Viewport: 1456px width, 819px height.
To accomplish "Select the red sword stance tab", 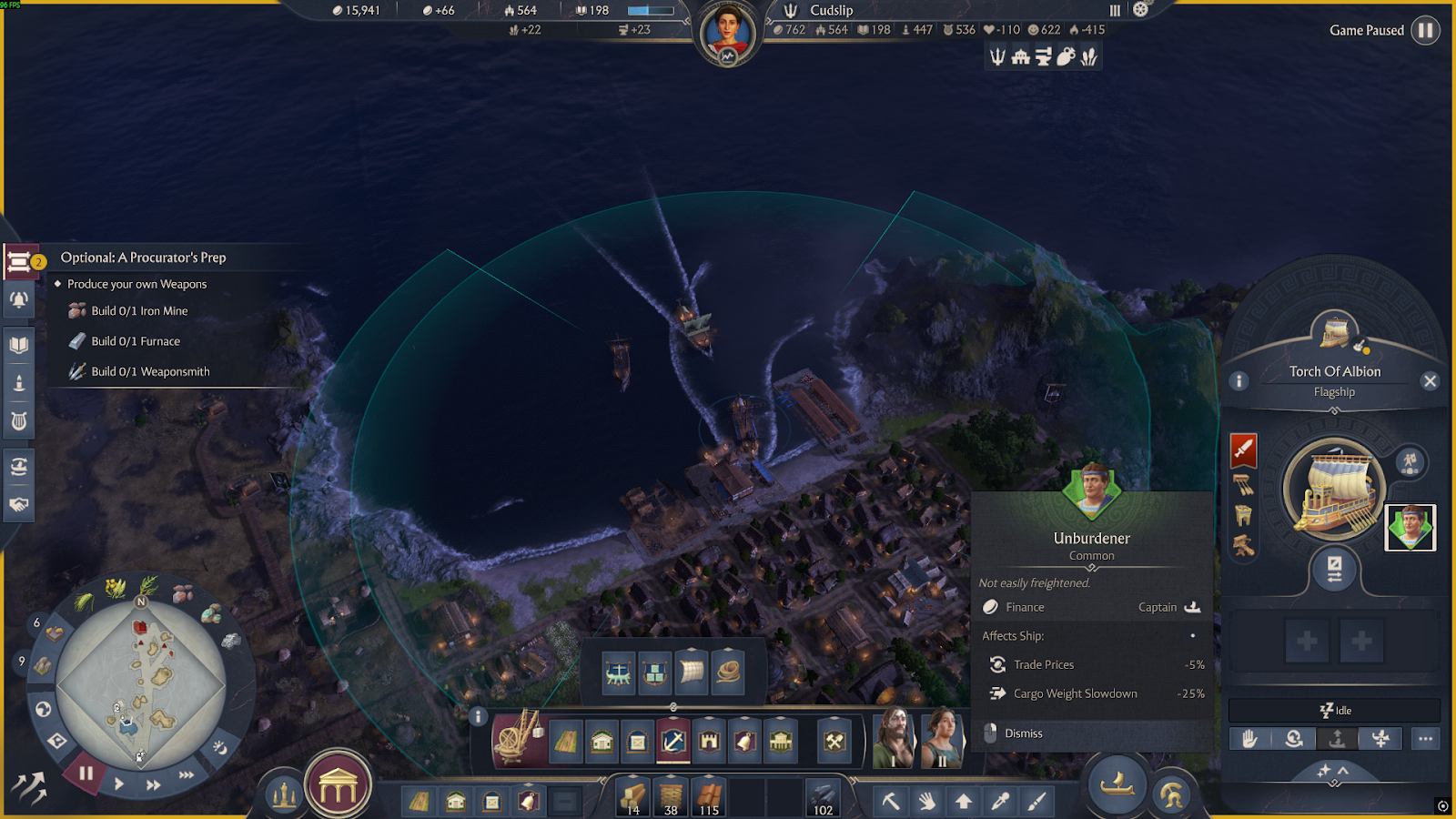I will [1243, 449].
